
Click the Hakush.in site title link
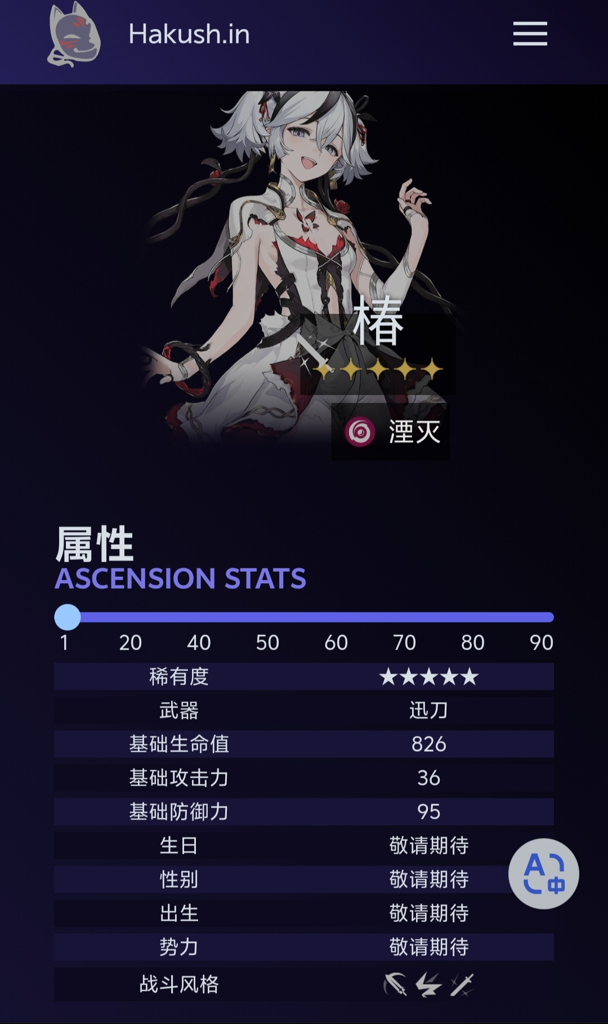[x=189, y=35]
